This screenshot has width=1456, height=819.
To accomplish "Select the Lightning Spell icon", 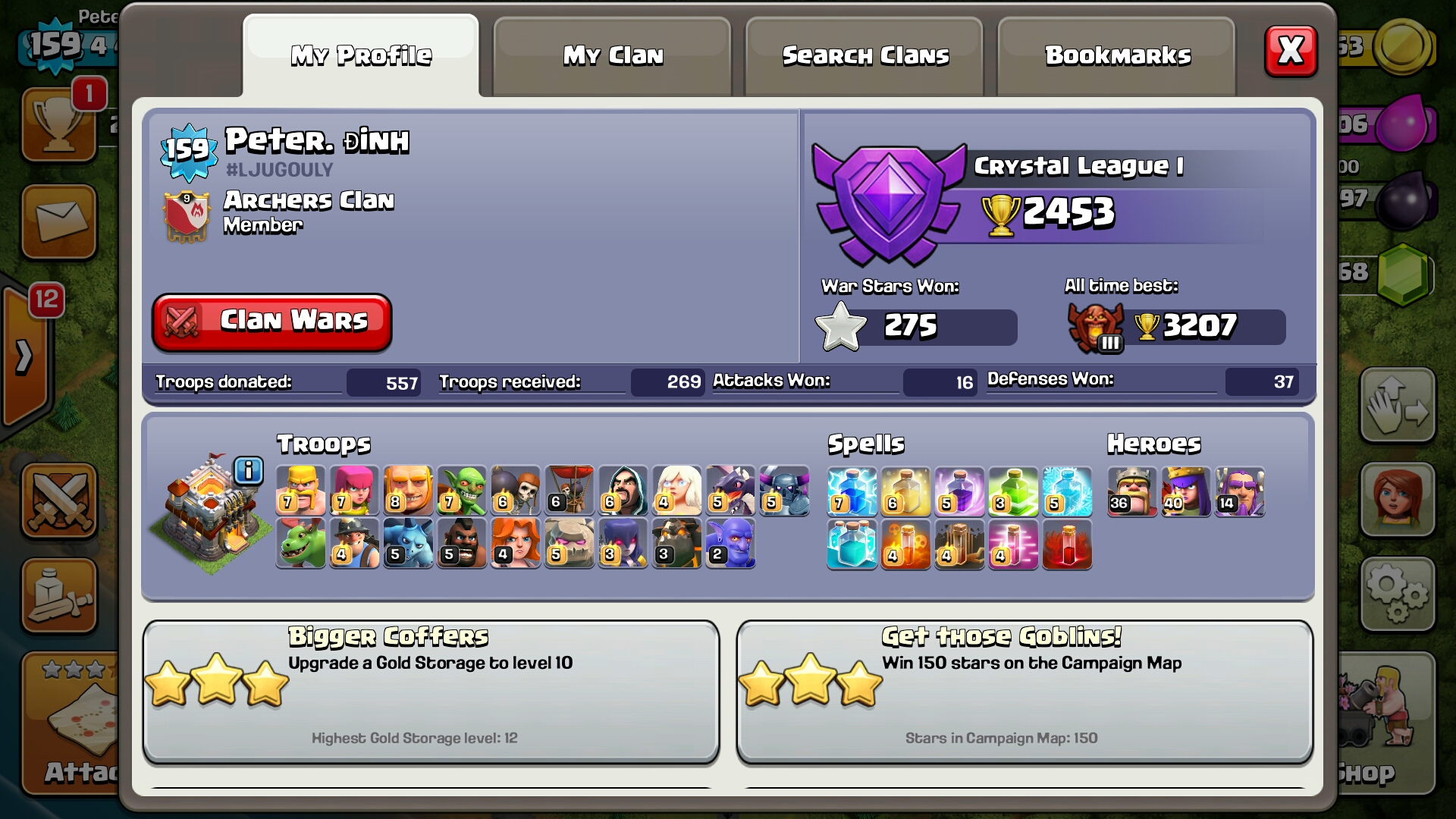I will 852,491.
